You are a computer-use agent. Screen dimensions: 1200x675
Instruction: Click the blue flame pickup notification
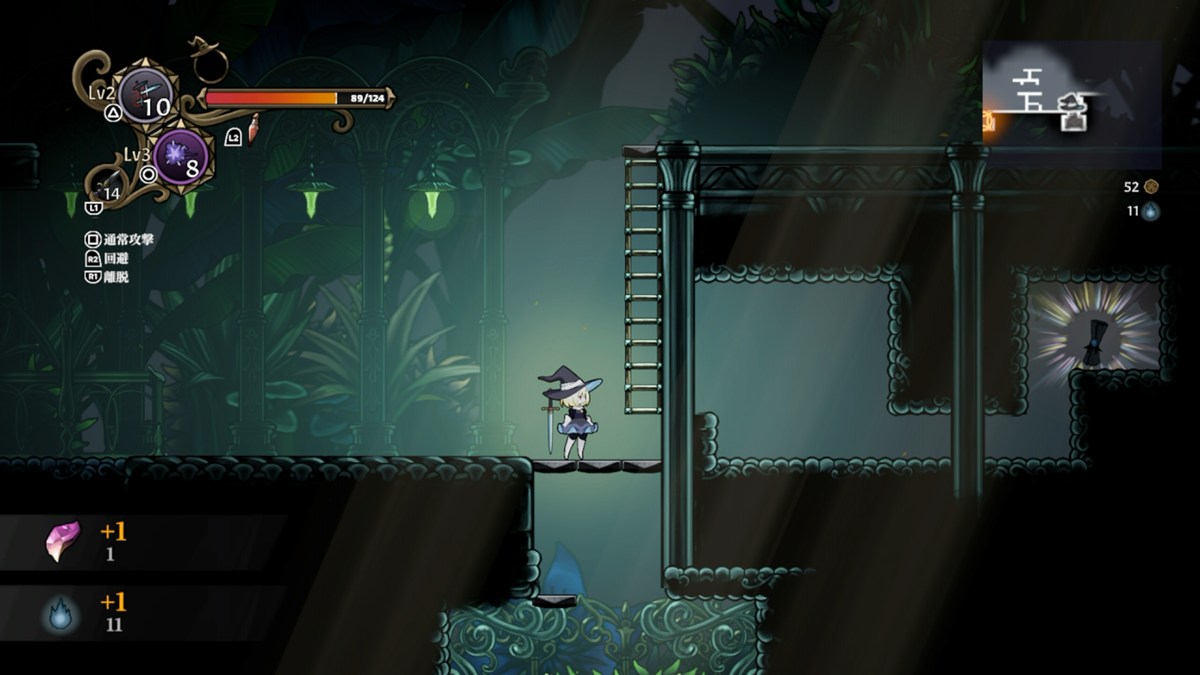62,612
